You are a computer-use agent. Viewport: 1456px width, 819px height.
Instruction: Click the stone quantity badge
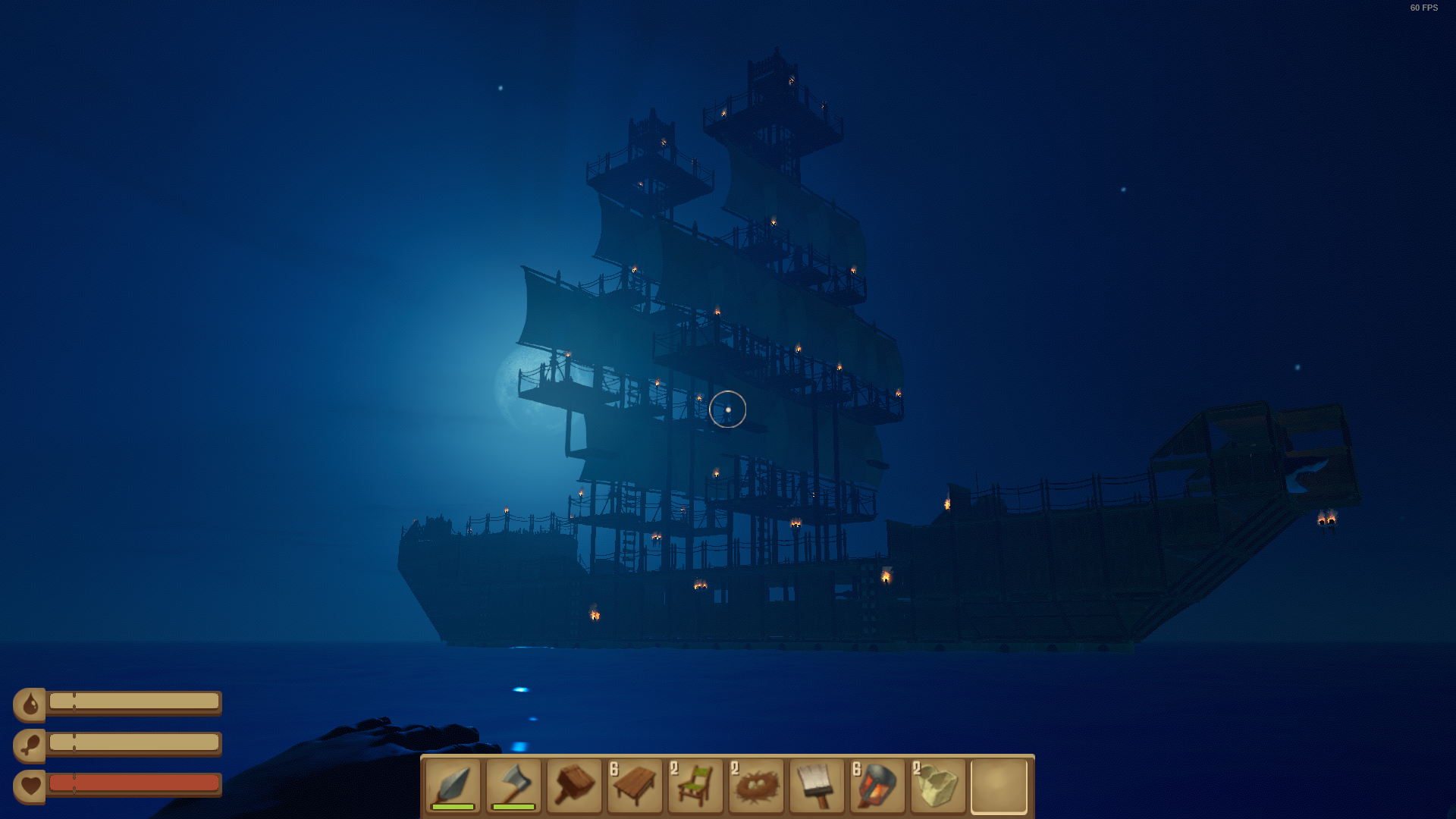(x=918, y=767)
